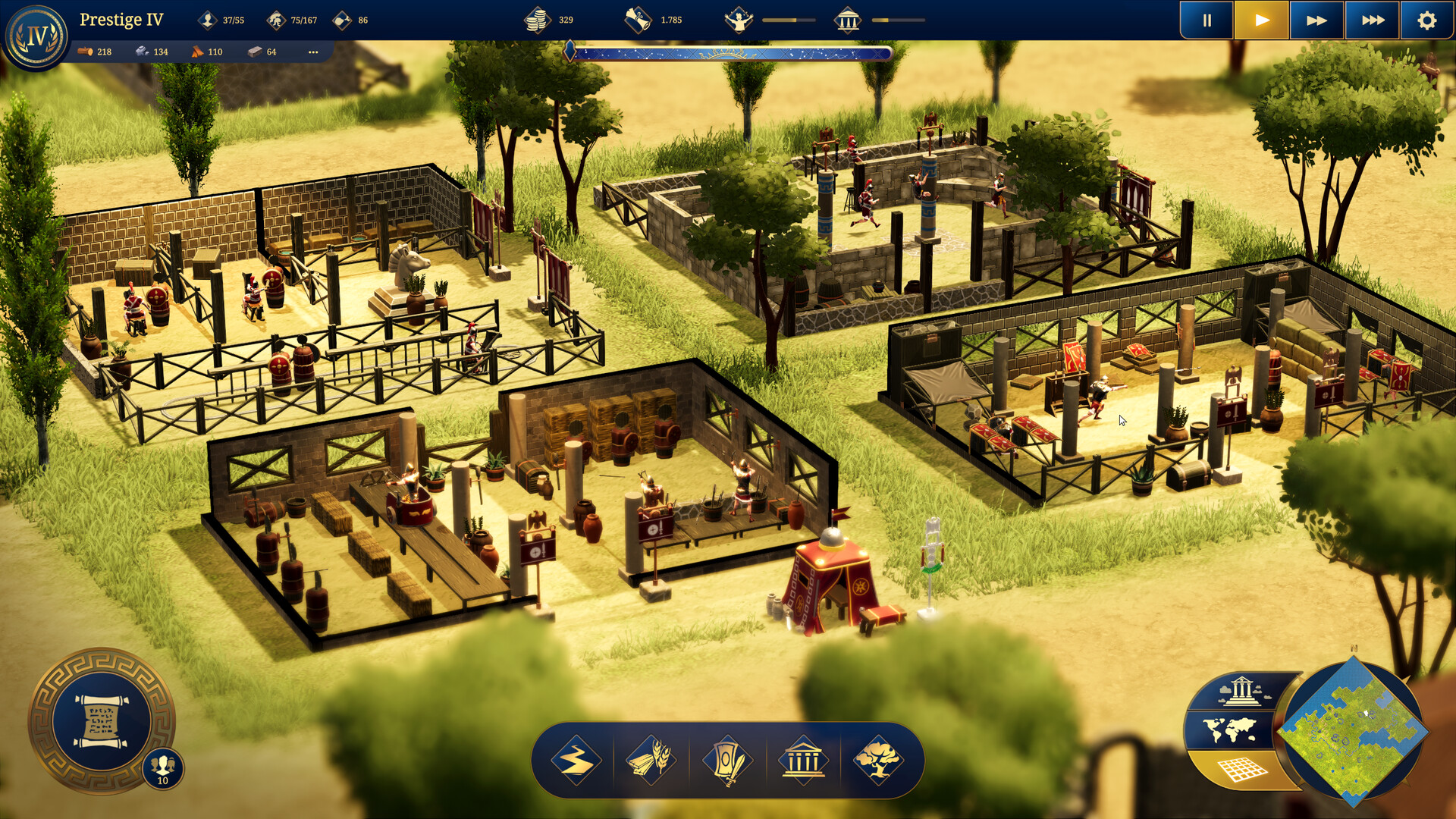
Task: Resume normal game speed with play button
Action: (x=1262, y=20)
